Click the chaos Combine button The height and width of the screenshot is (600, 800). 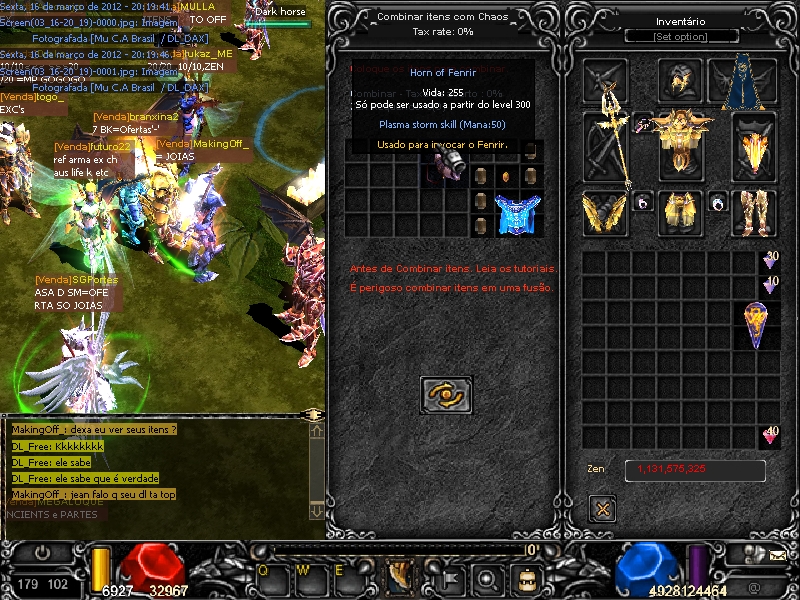tap(446, 395)
